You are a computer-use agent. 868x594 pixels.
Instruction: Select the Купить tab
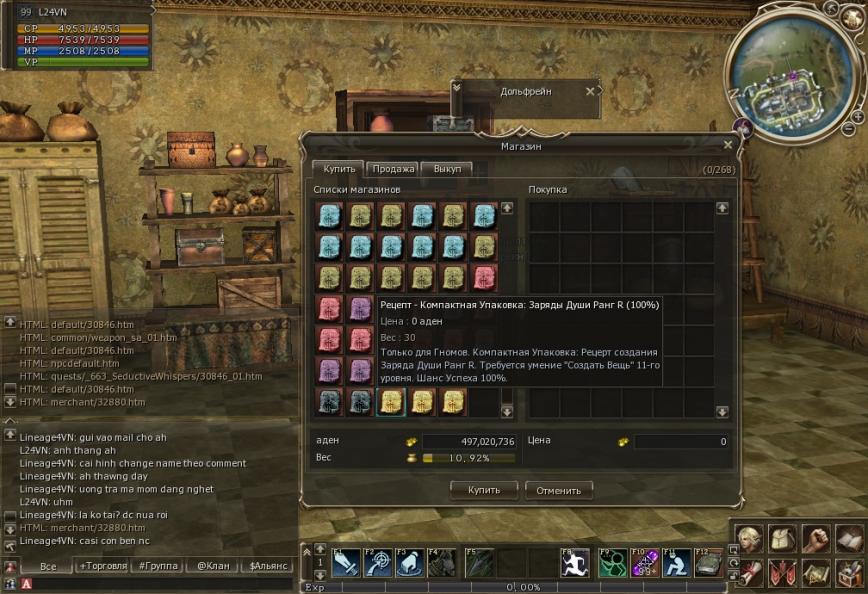coord(338,169)
